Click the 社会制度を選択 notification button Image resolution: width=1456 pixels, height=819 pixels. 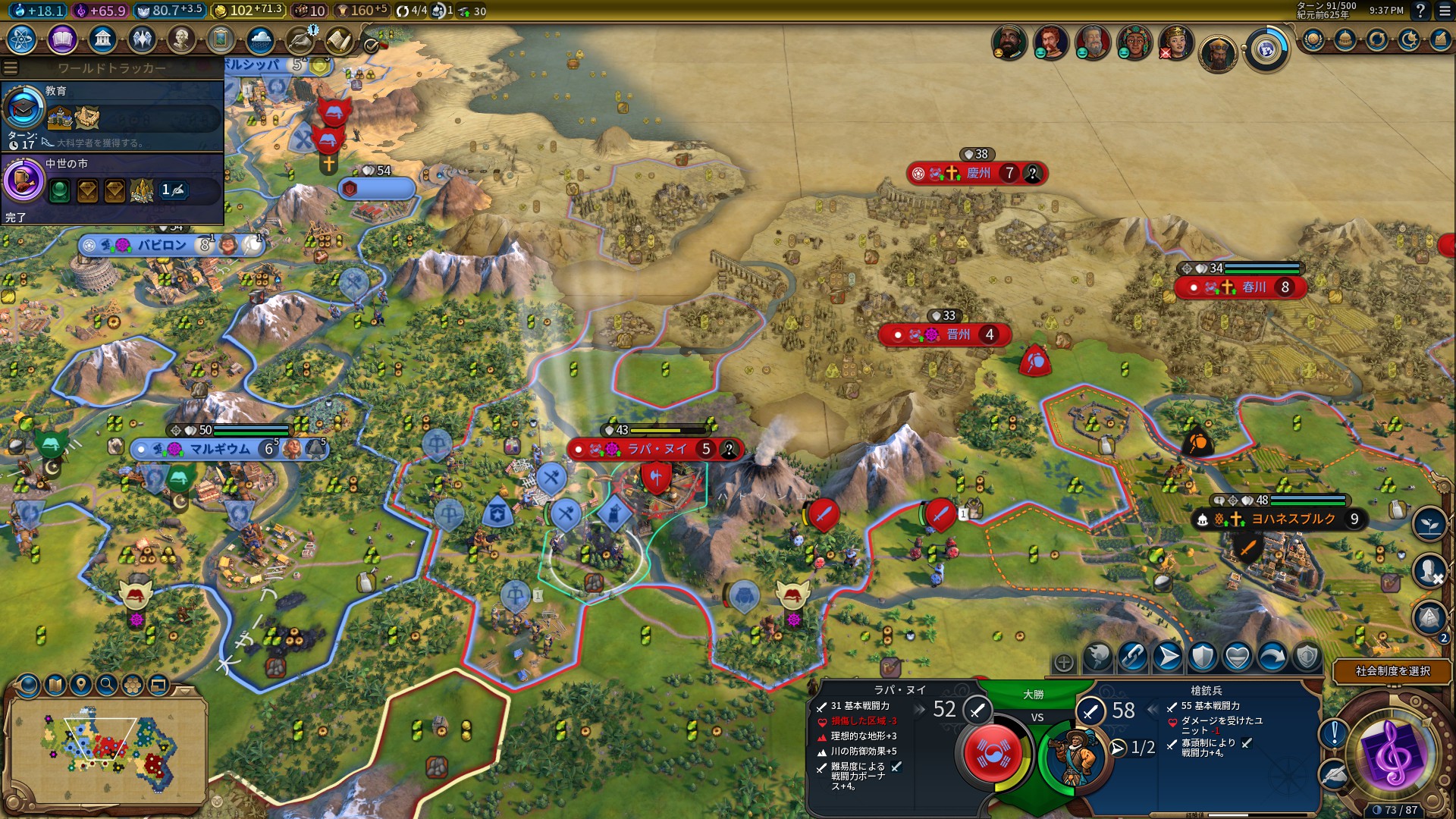[x=1392, y=671]
